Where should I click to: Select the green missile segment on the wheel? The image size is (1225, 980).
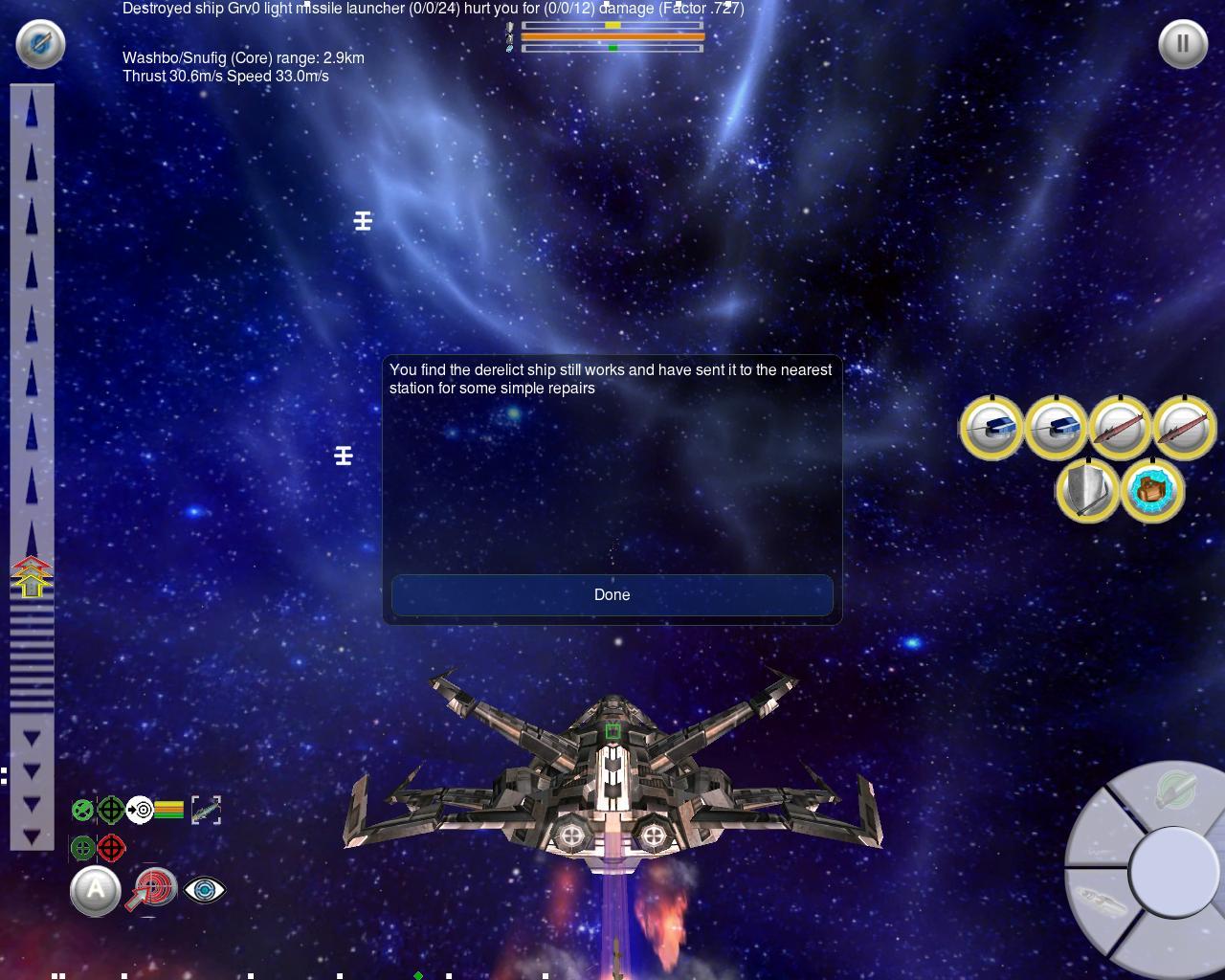click(1174, 791)
